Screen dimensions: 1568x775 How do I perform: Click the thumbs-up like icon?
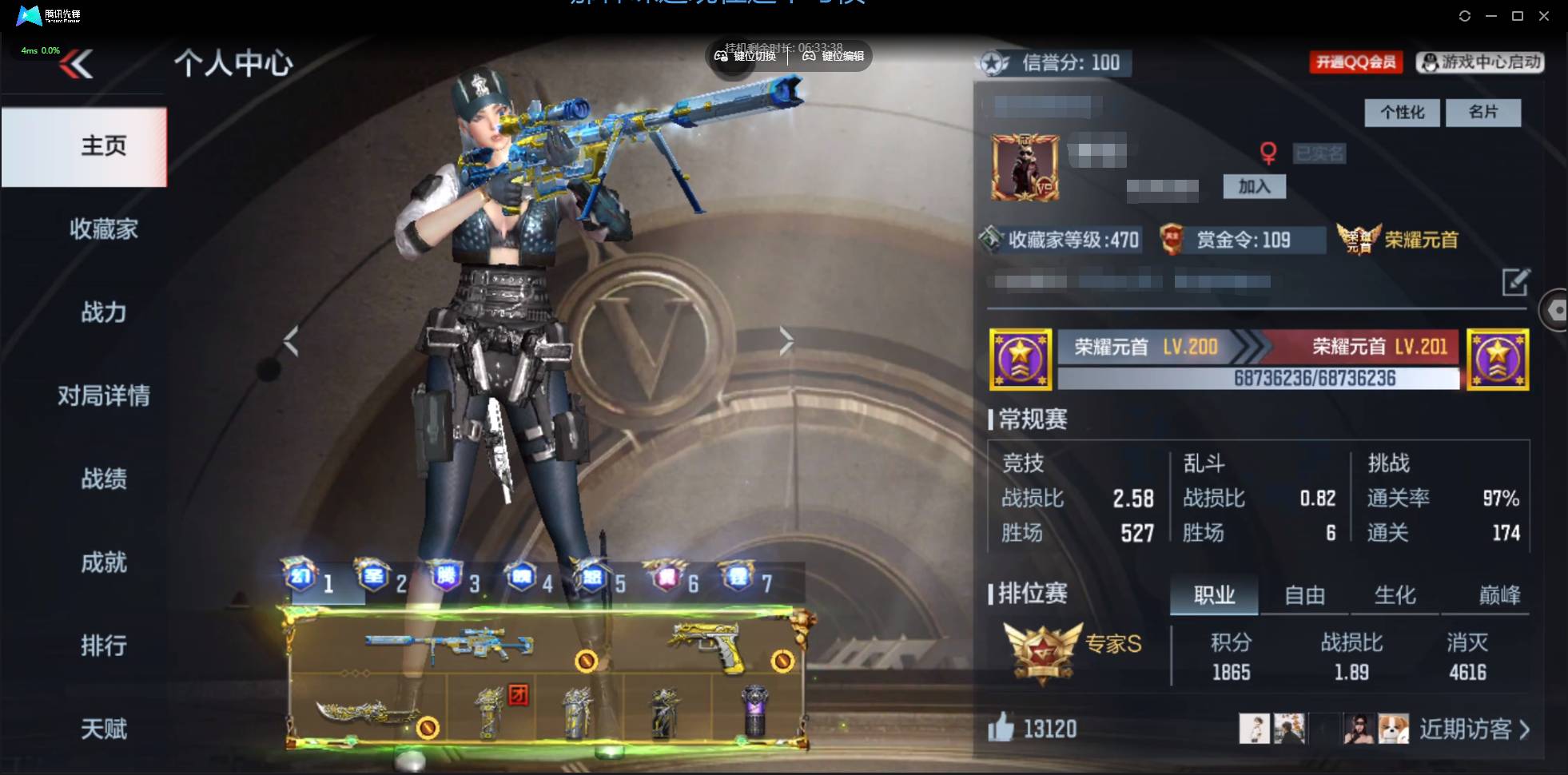[1001, 728]
